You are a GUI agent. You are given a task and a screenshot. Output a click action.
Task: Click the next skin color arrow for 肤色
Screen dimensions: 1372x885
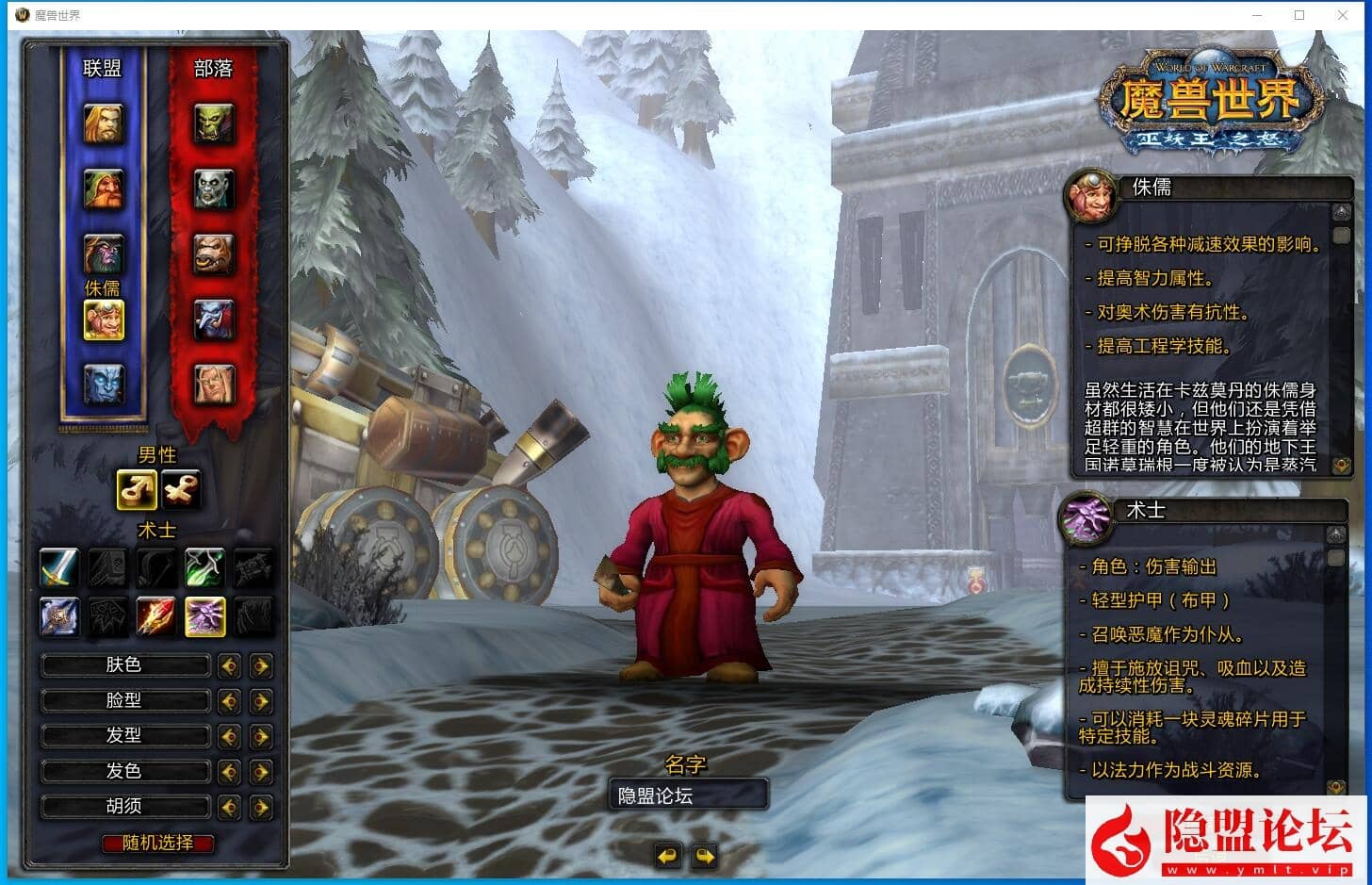260,665
